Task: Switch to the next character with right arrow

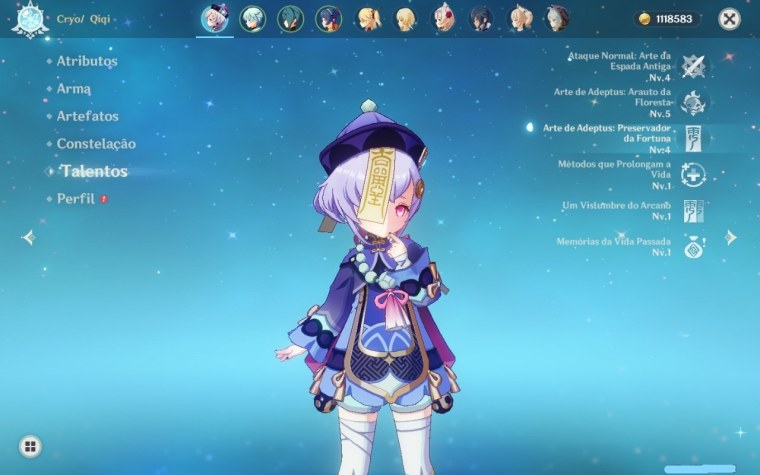Action: pos(731,237)
